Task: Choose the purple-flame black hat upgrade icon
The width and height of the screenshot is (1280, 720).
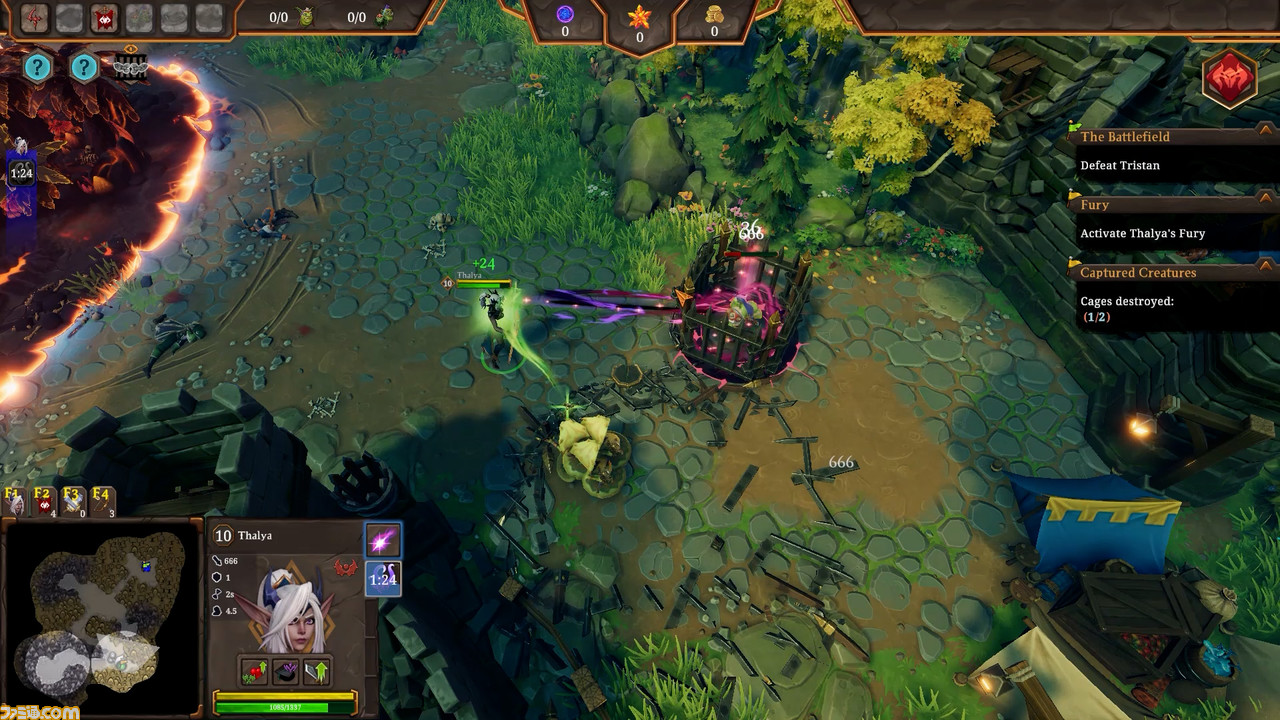Action: tap(286, 671)
